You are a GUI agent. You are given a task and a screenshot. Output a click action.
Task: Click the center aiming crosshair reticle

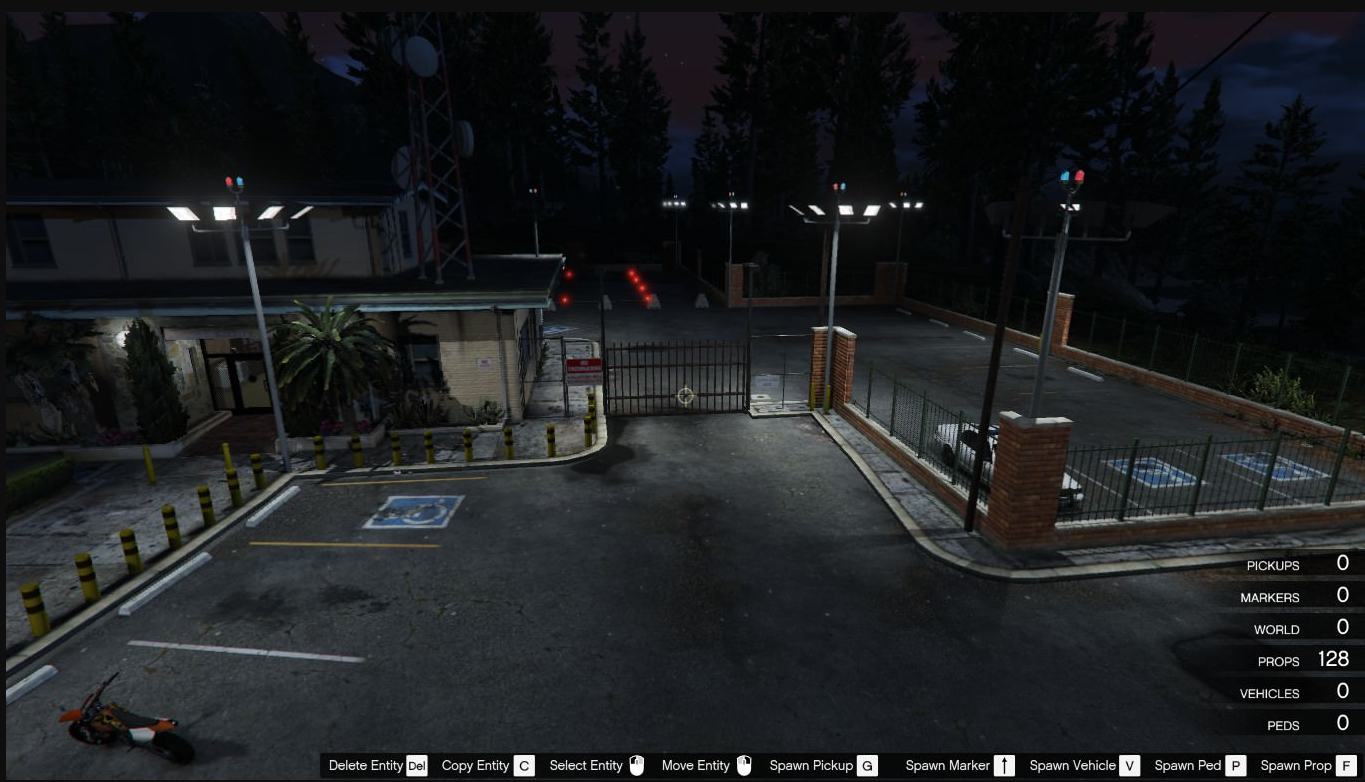[685, 396]
